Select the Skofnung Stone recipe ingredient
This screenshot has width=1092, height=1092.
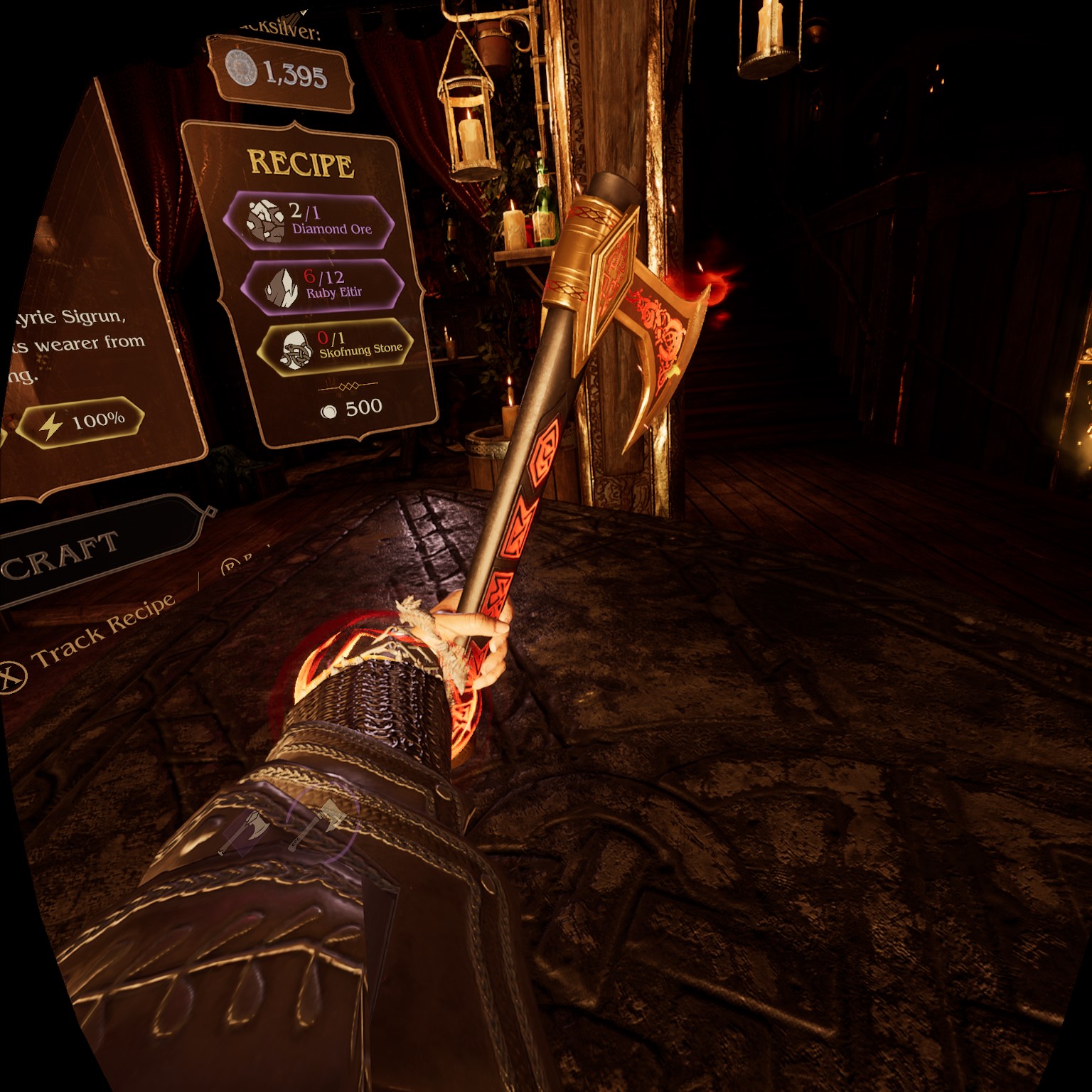[334, 346]
